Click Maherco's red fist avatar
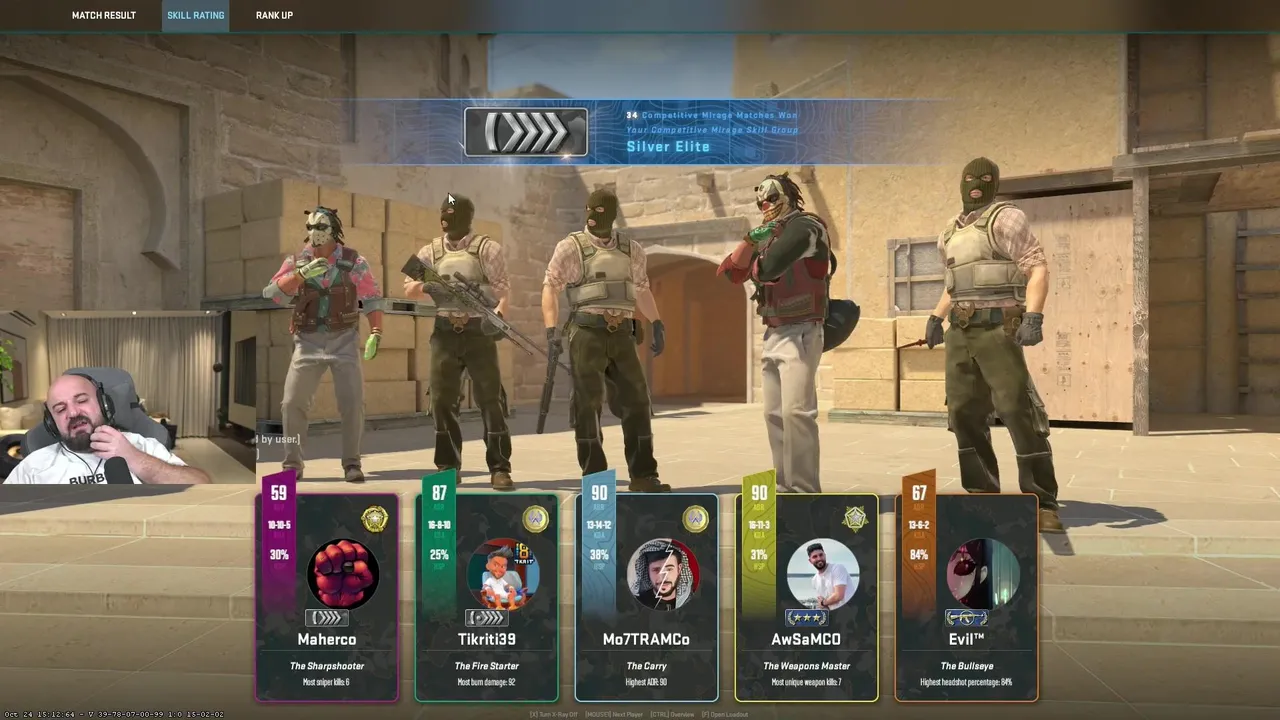Viewport: 1280px width, 720px height. [x=343, y=573]
